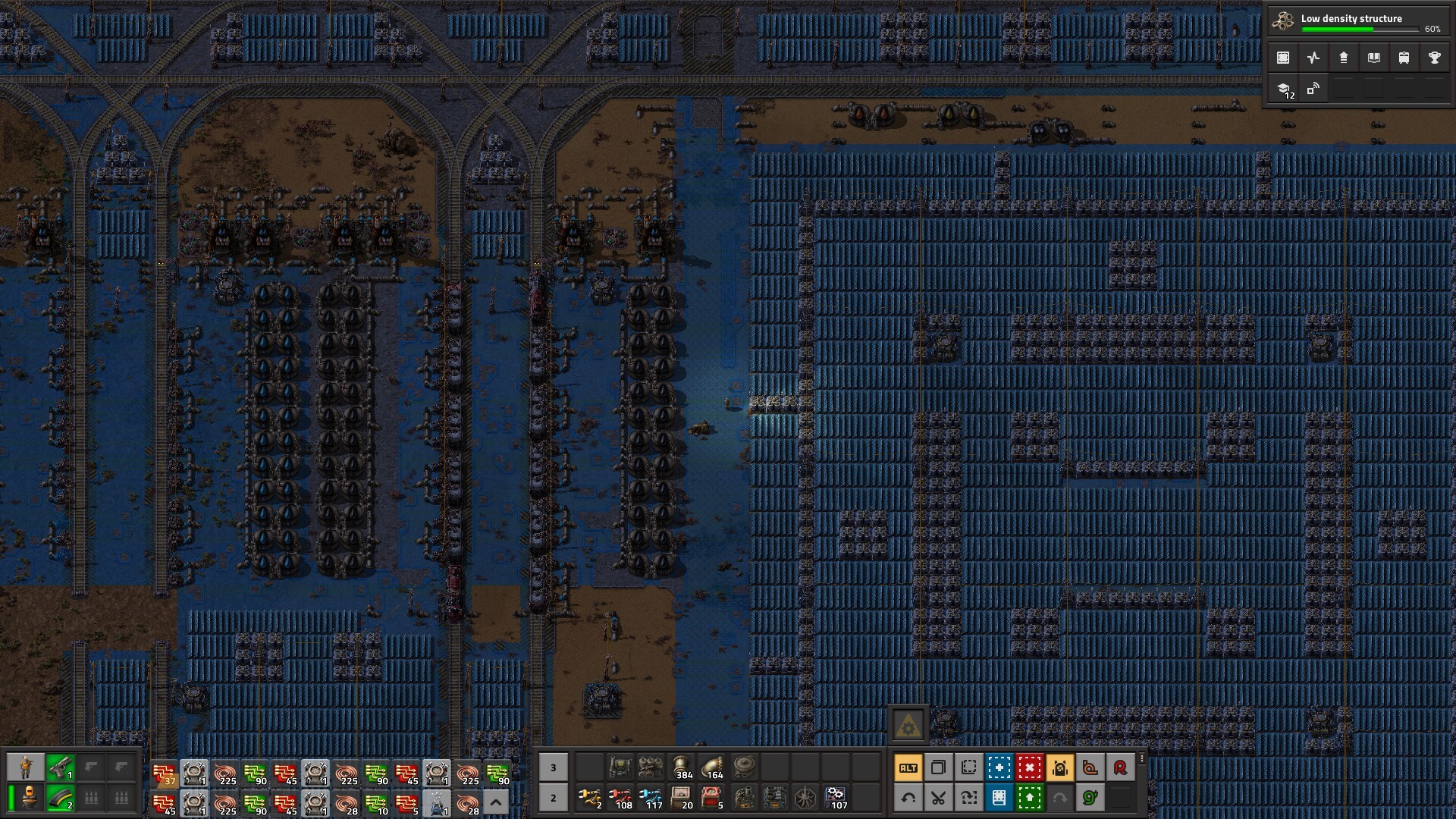This screenshot has width=1456, height=819.
Task: Open the blueprint library book button
Action: point(999,798)
